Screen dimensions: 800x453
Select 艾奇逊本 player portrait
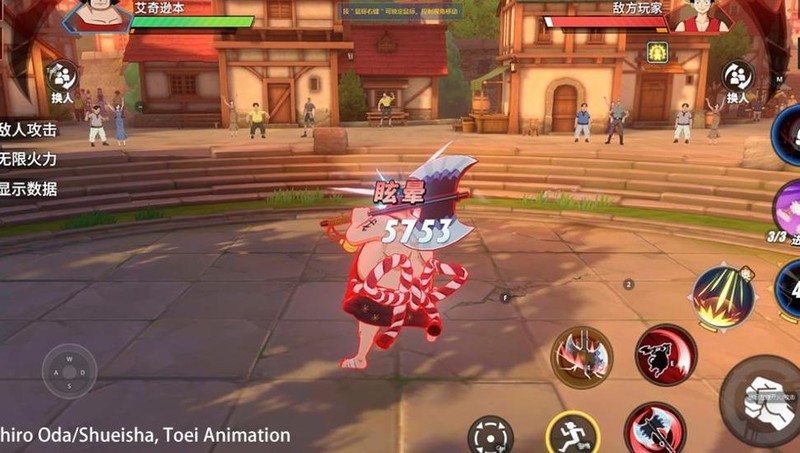point(101,14)
